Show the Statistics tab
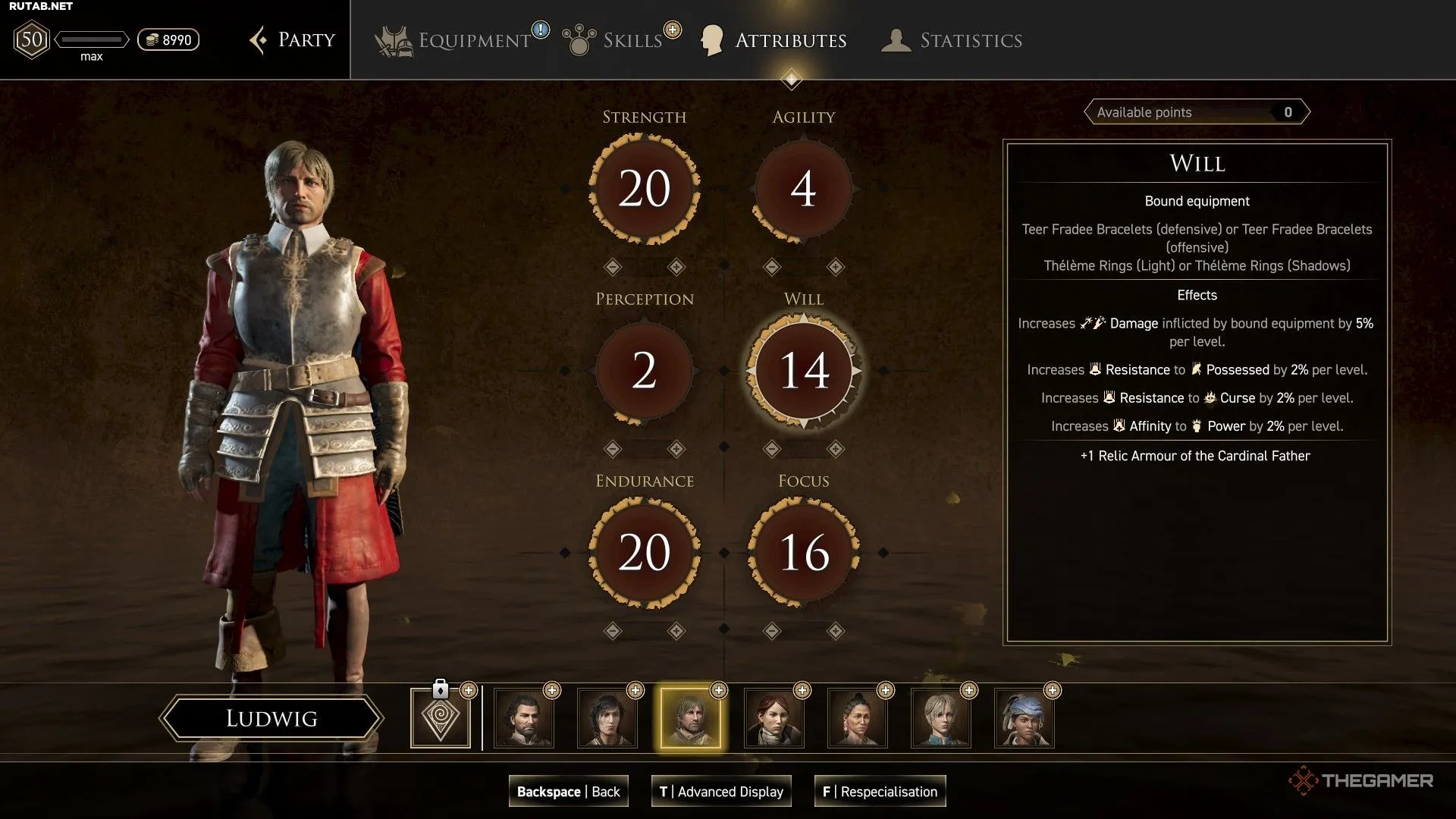Image resolution: width=1456 pixels, height=819 pixels. pos(970,40)
